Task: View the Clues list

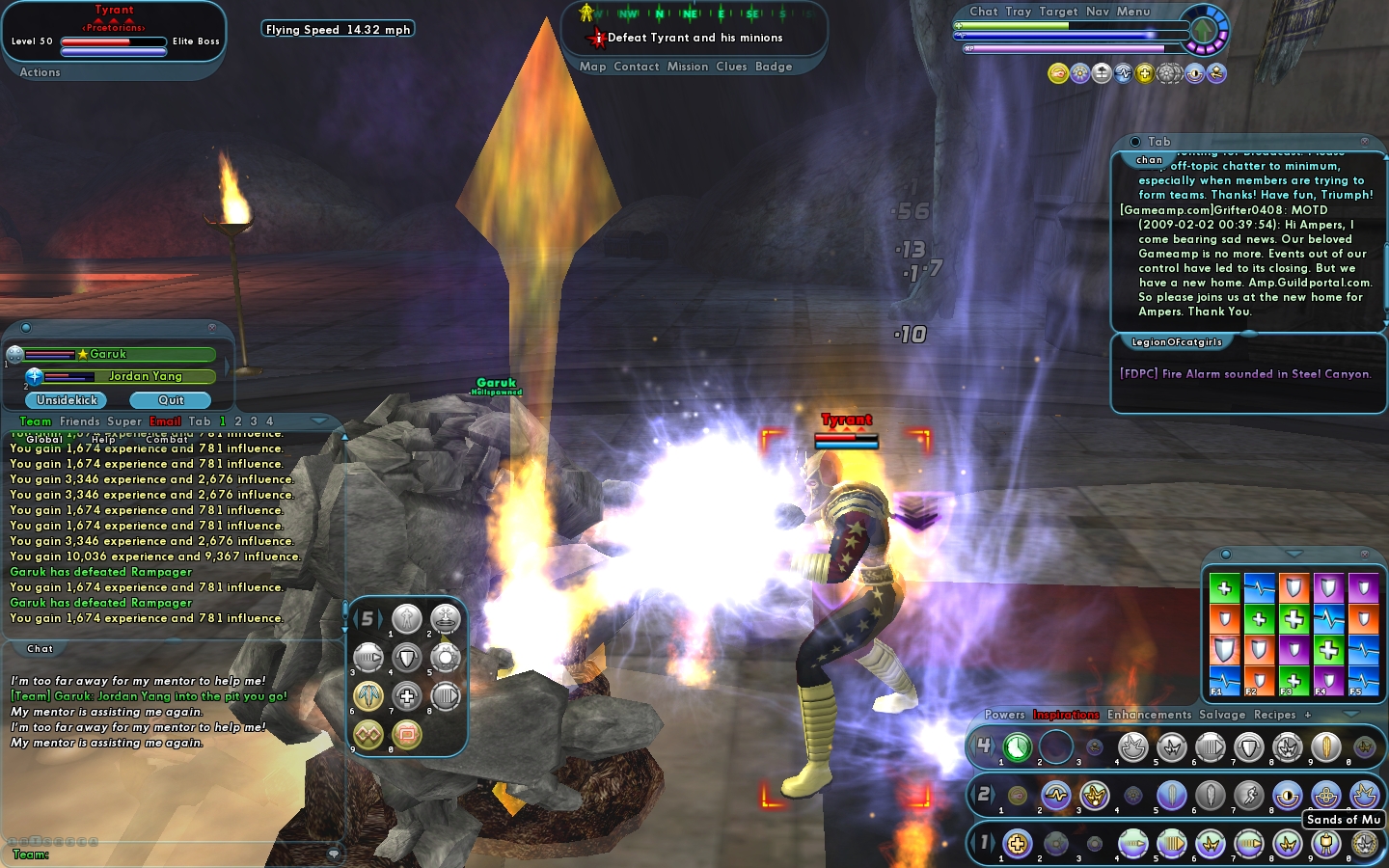Action: tap(731, 67)
